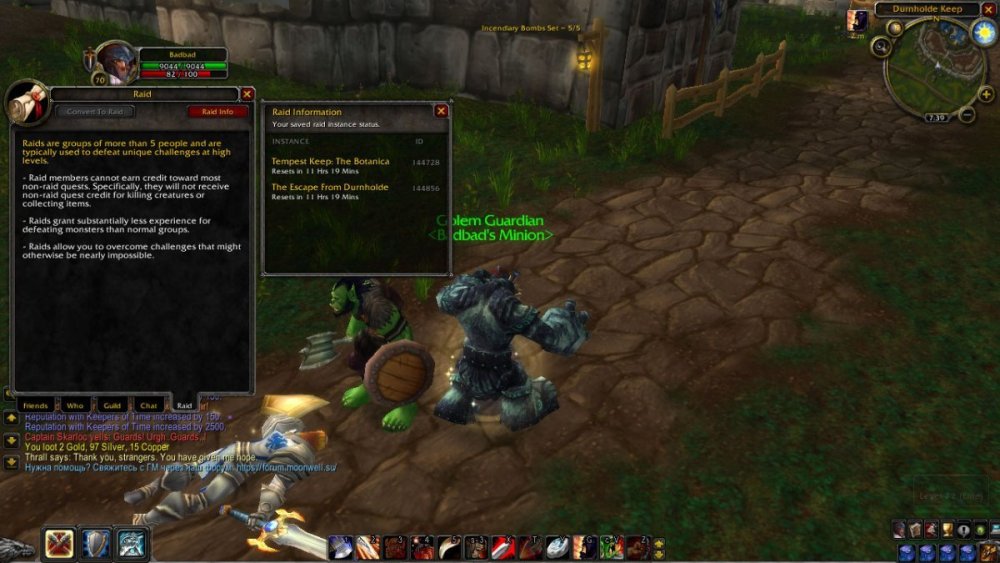This screenshot has width=1000, height=563.
Task: Switch to the shield defensive stance
Action: point(96,544)
